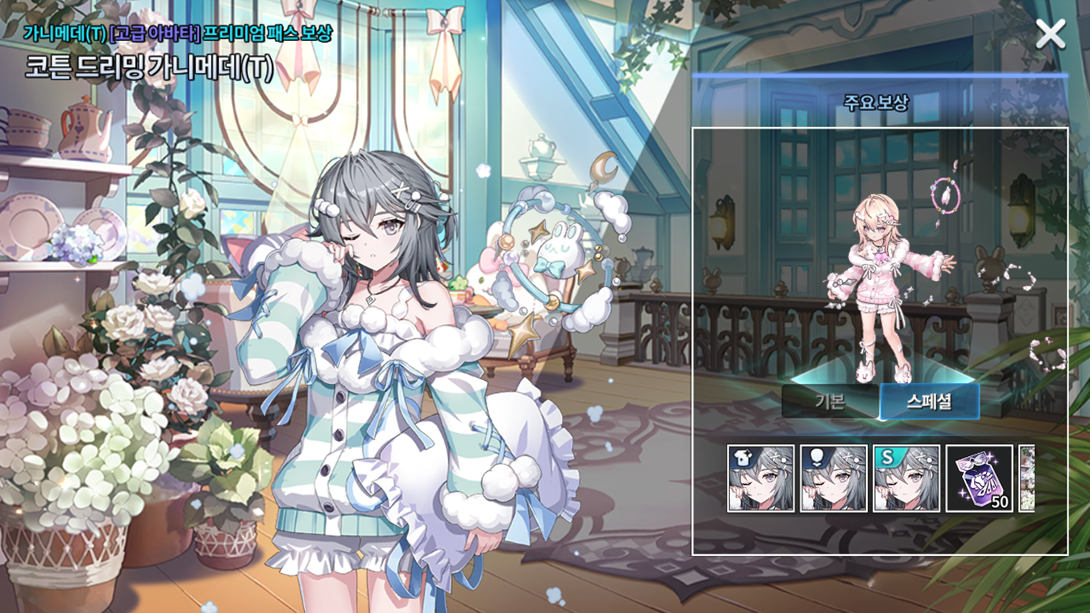
Task: Click the partially visible last reward thumbnail
Action: coord(1026,479)
